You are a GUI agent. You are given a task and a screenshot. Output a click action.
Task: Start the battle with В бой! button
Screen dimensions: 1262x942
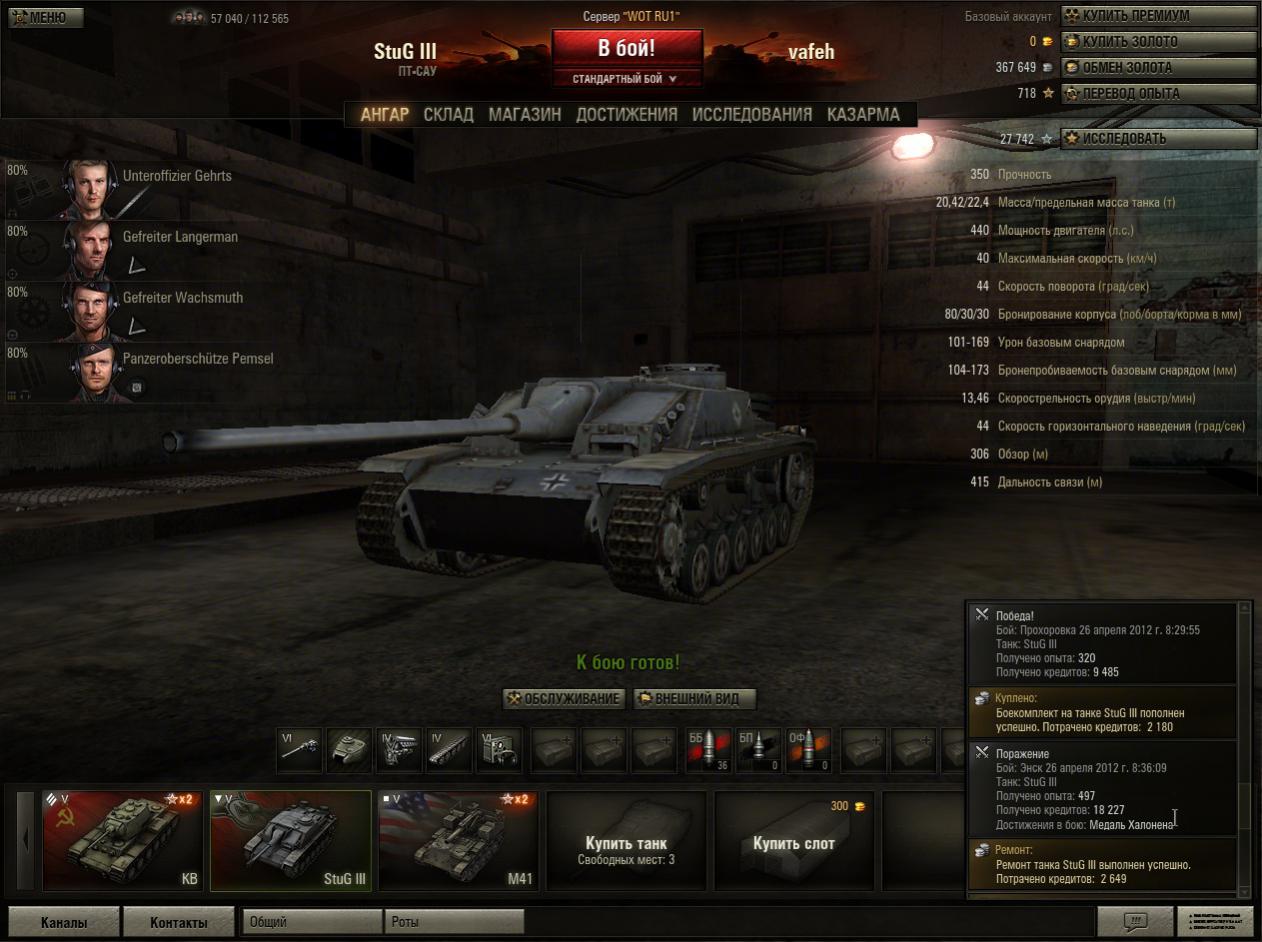click(626, 48)
